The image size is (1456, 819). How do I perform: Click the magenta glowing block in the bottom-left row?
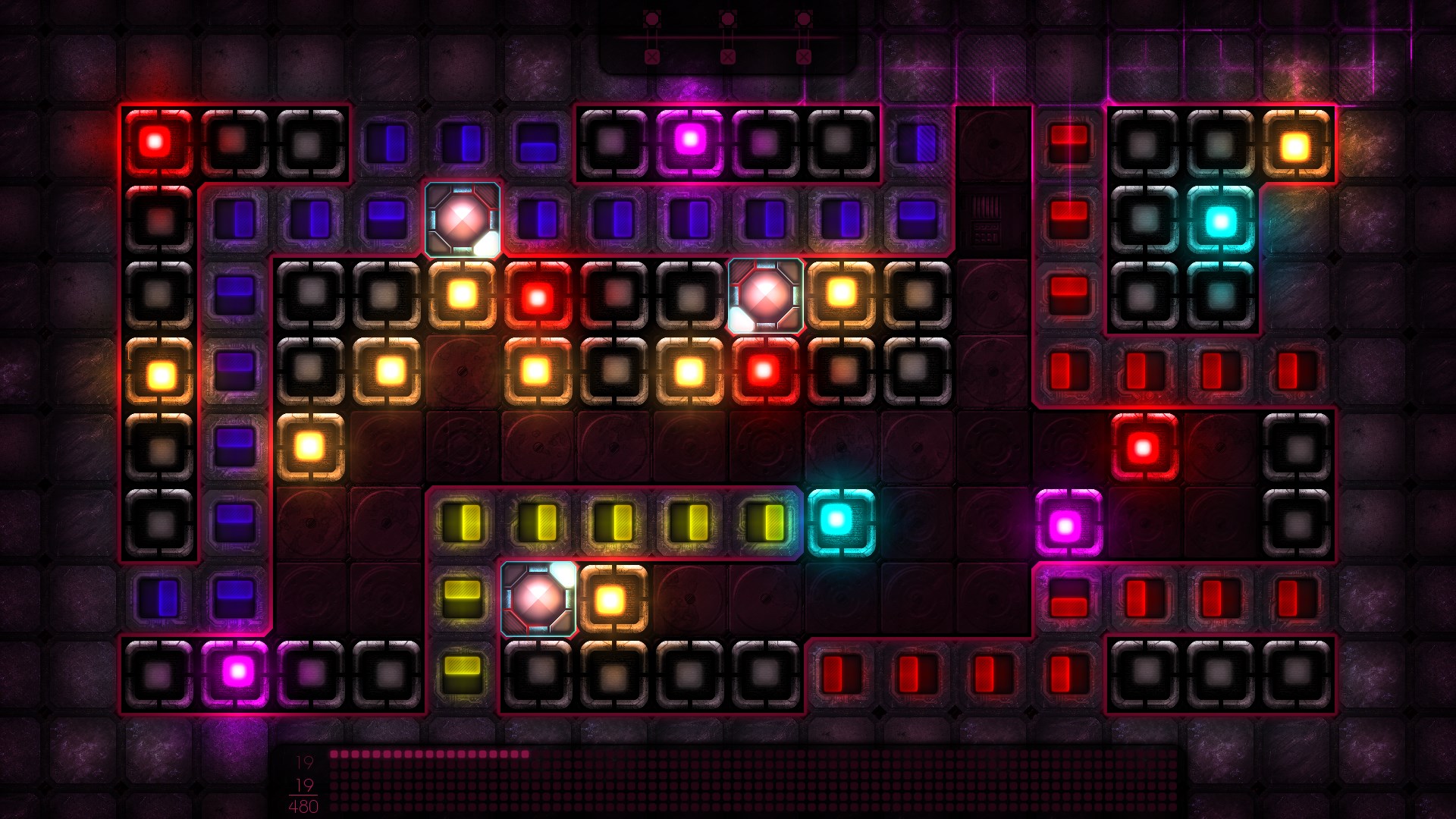[x=238, y=673]
